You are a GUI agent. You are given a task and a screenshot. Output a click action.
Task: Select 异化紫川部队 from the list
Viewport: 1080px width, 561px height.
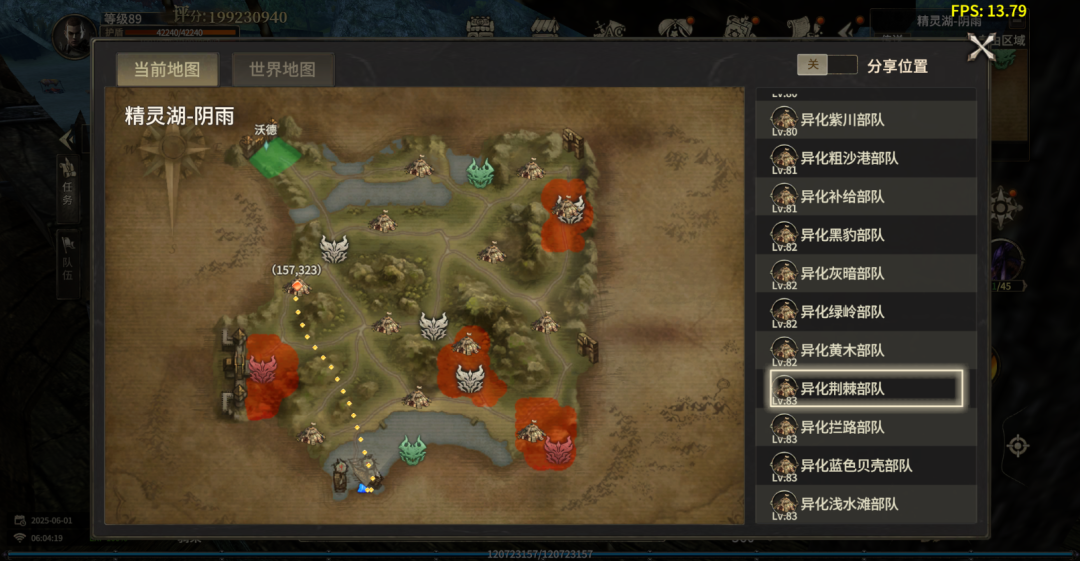(866, 120)
